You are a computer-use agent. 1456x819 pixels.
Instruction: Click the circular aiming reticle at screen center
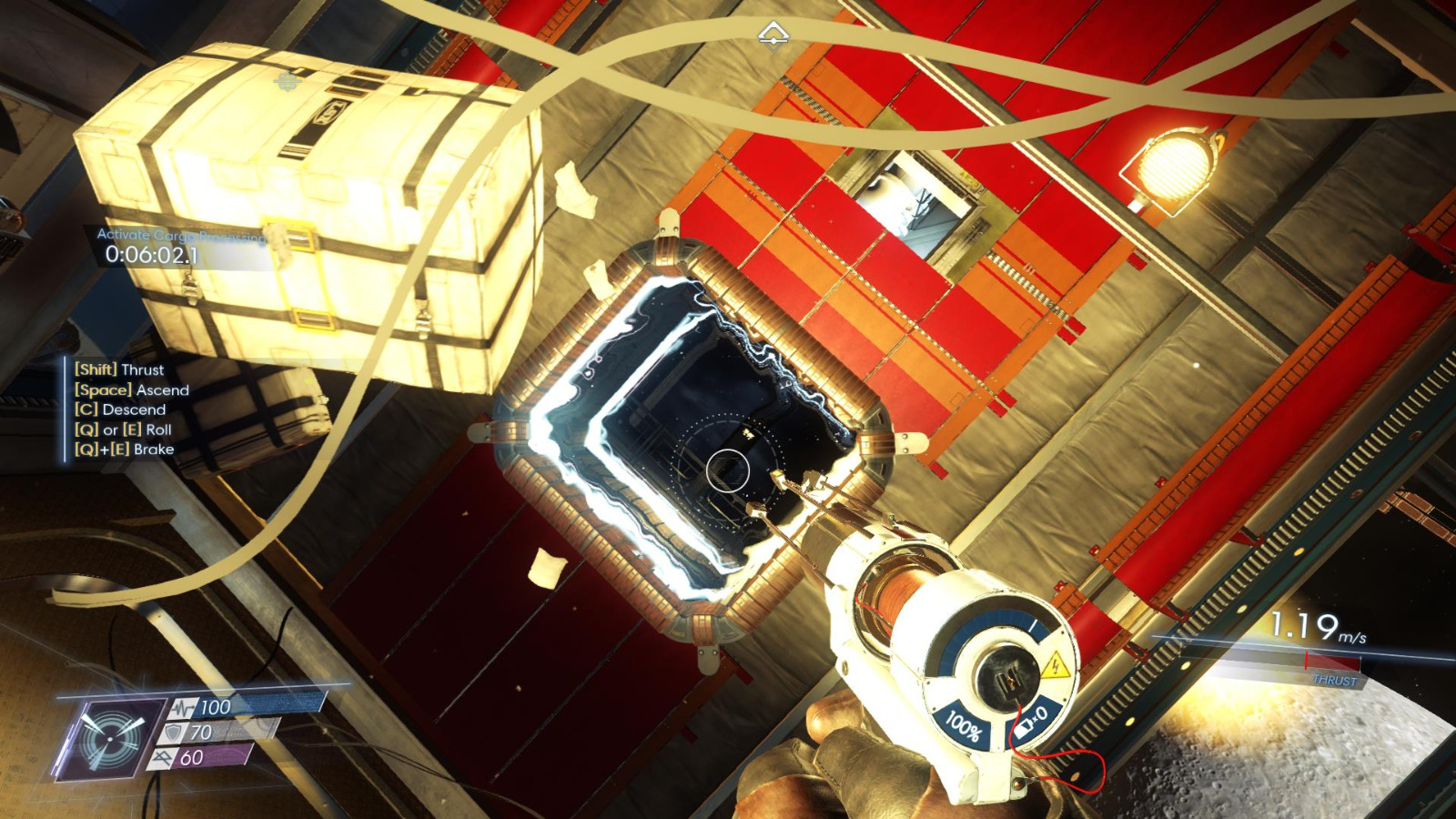point(727,469)
